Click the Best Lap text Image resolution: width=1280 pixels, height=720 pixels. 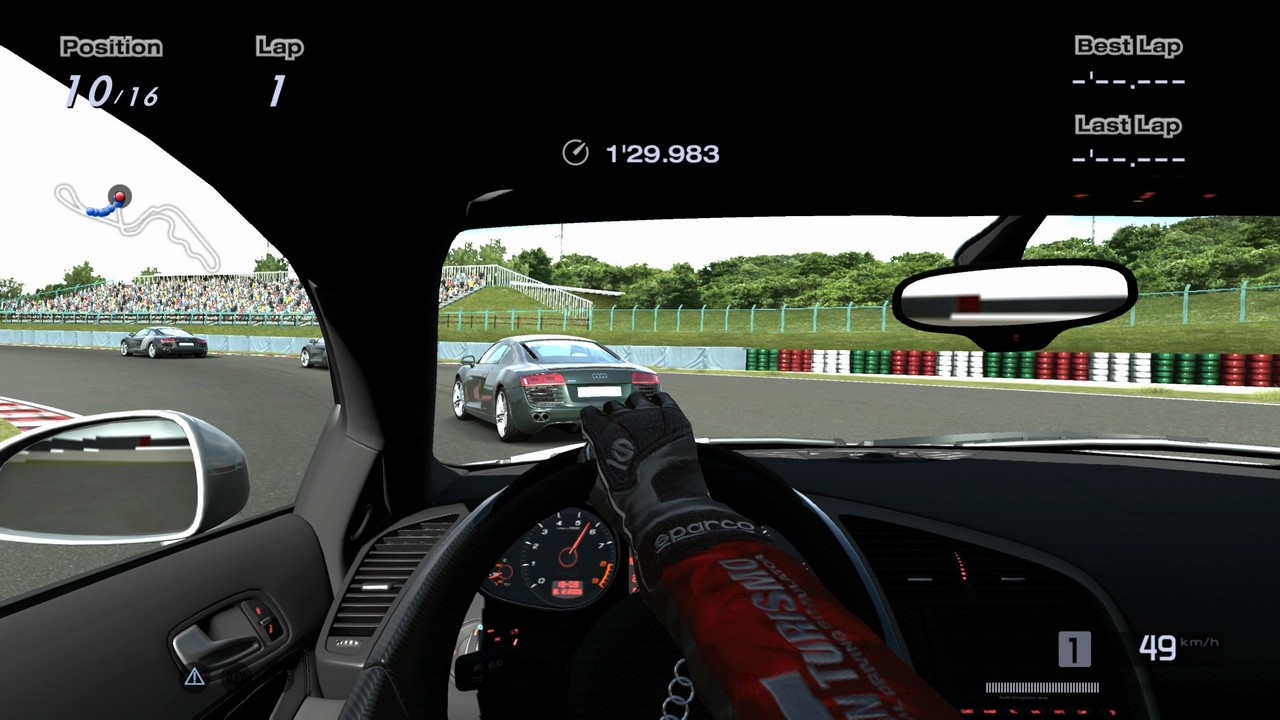[1128, 45]
